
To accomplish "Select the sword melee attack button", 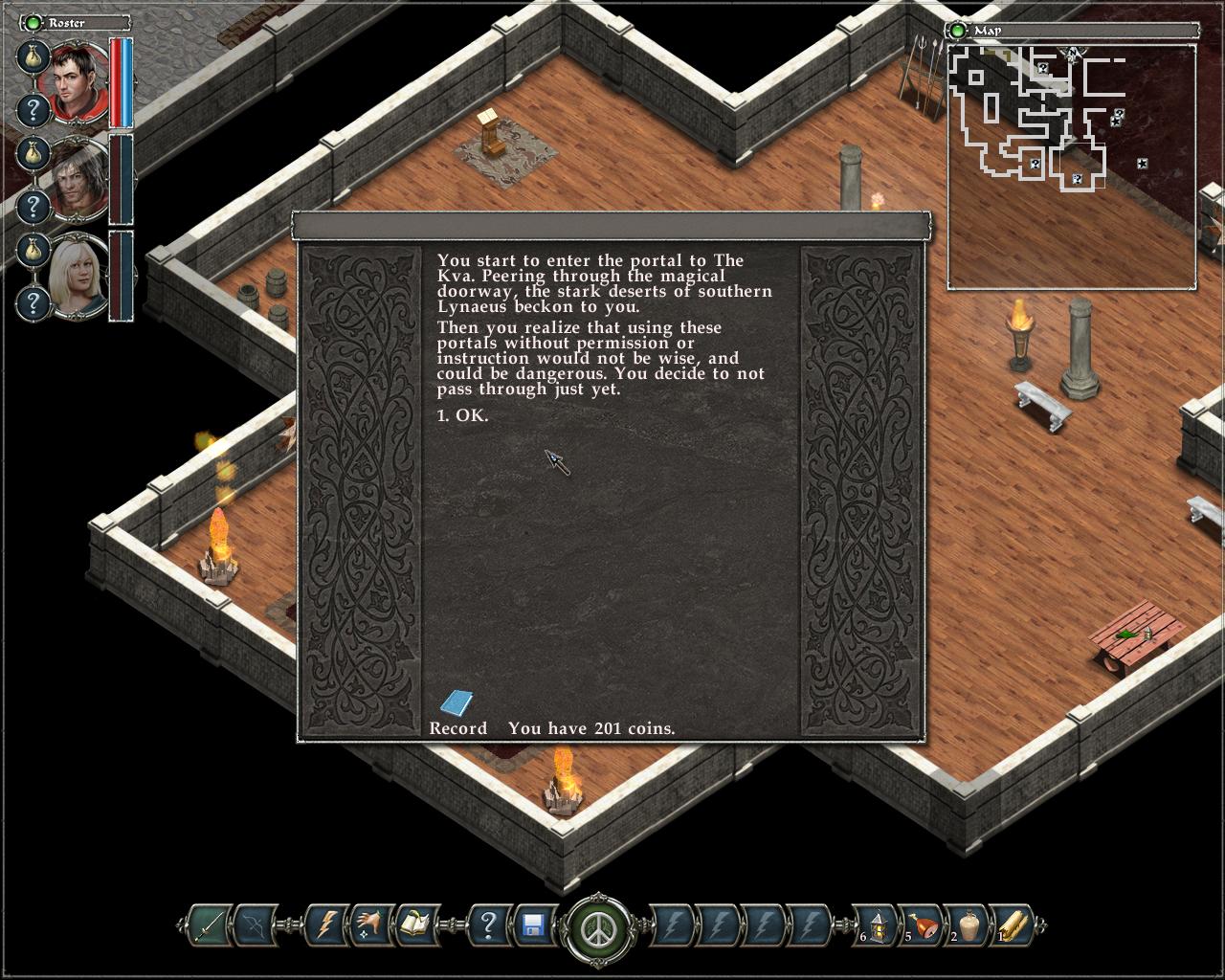I will coord(208,925).
